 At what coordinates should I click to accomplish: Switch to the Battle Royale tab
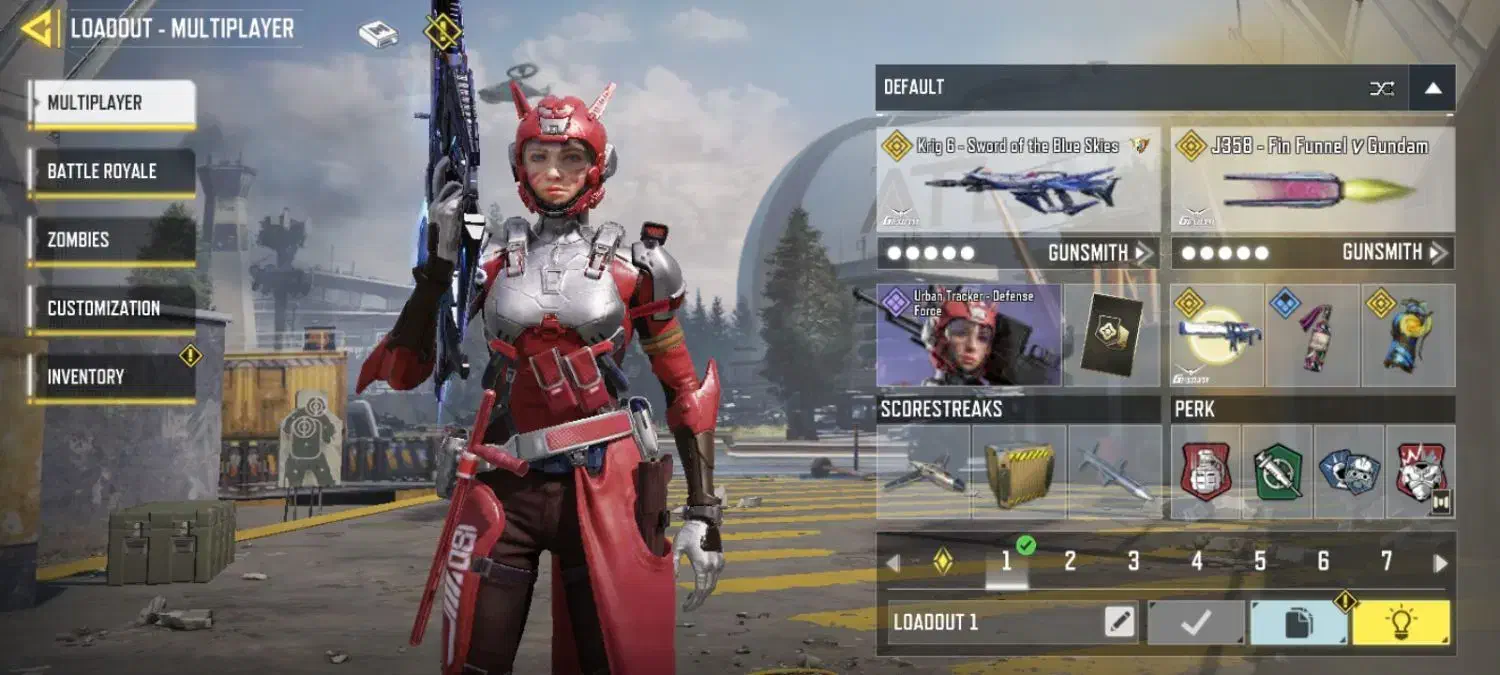[111, 171]
